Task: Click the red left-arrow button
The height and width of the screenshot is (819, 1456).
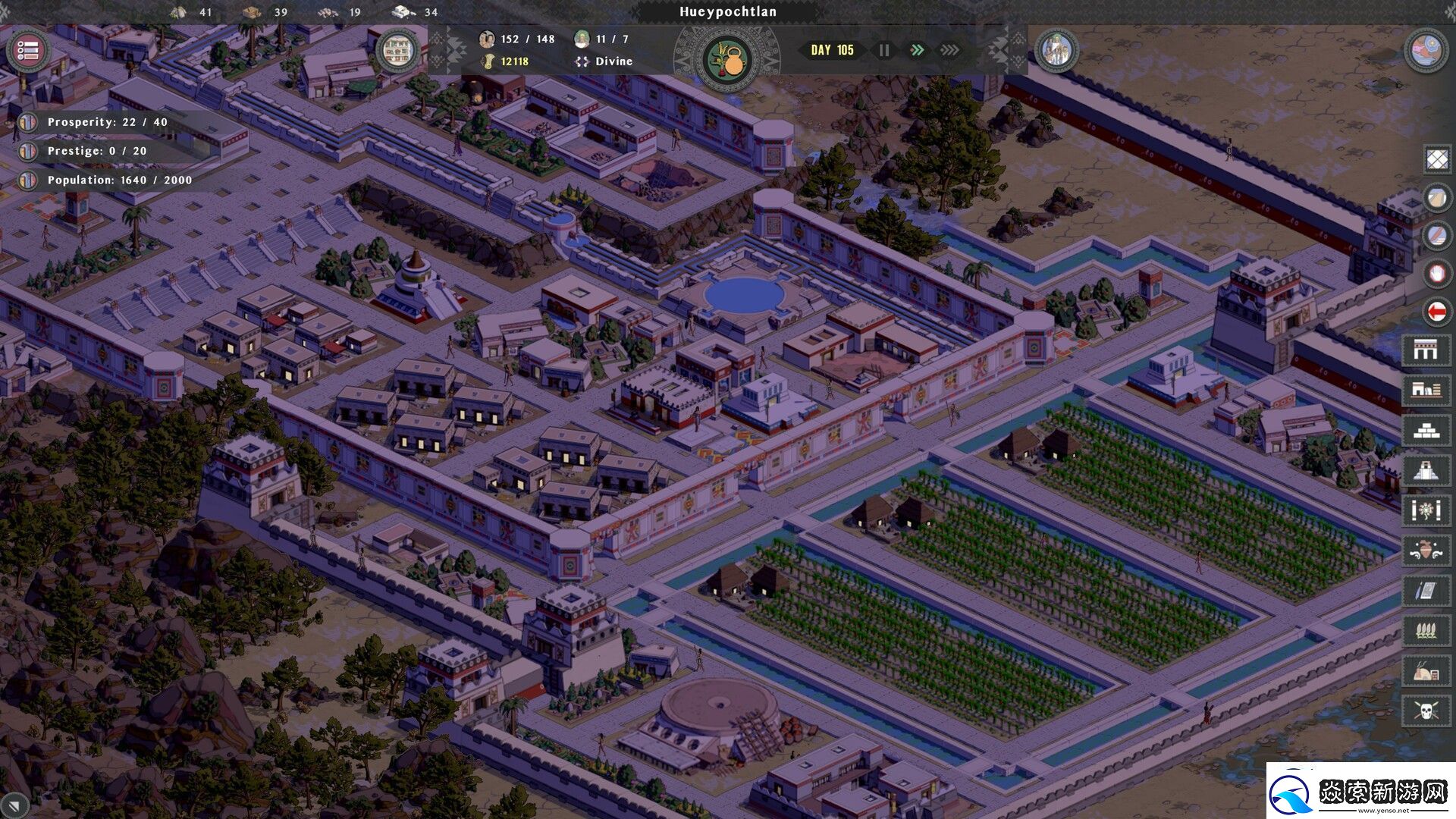Action: point(1436,311)
